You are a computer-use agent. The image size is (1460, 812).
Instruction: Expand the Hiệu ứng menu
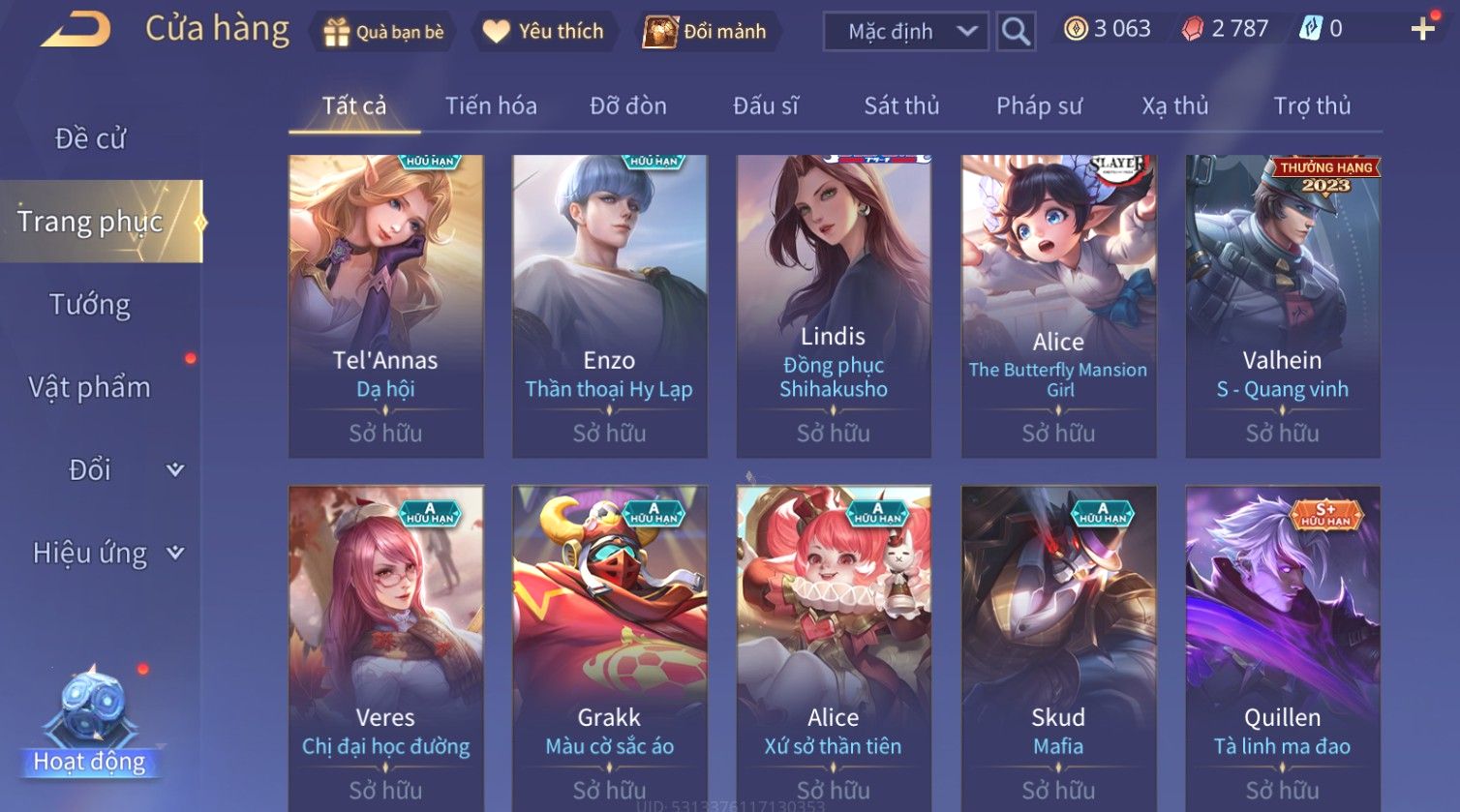[x=106, y=553]
